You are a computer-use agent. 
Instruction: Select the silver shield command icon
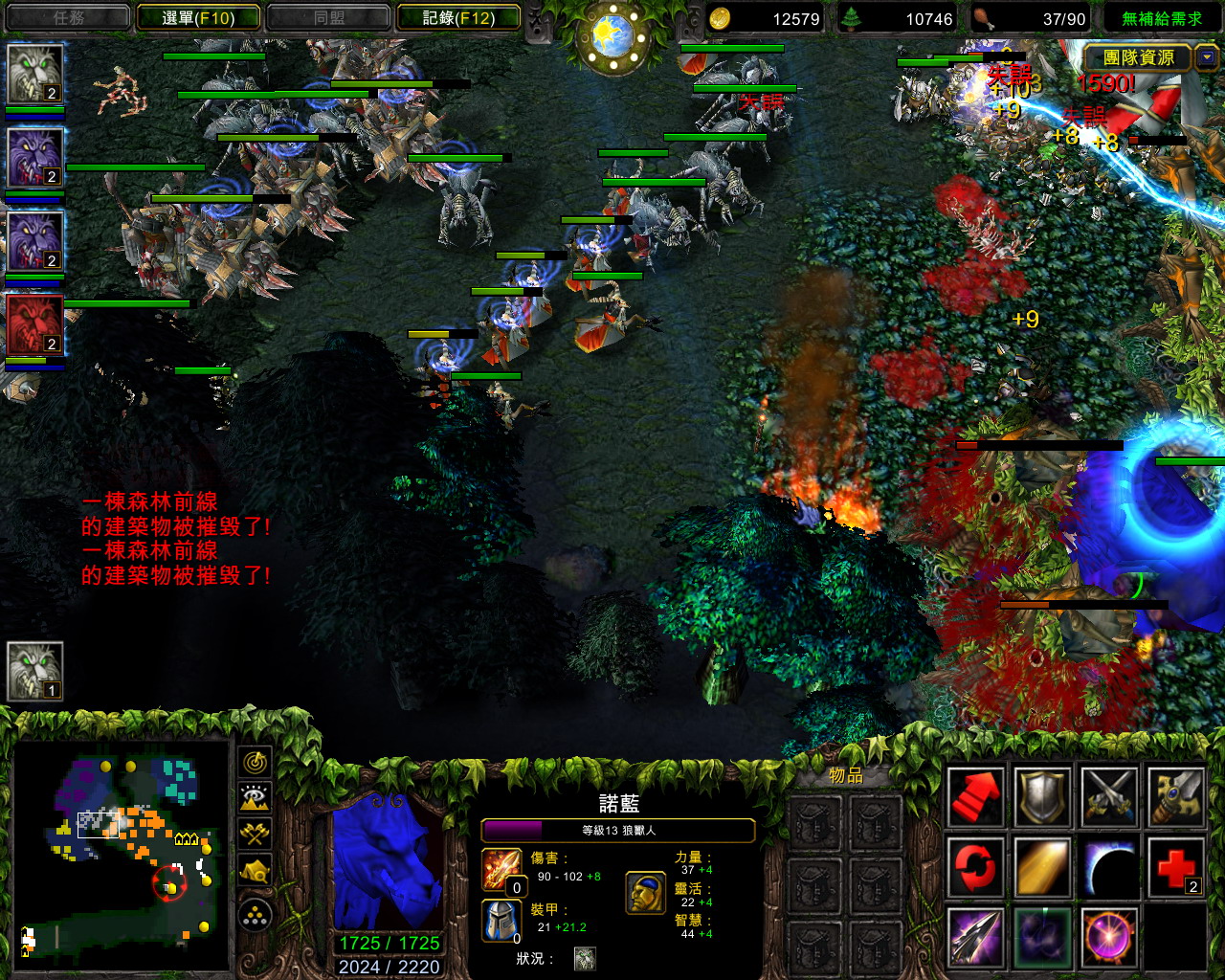pyautogui.click(x=1042, y=796)
